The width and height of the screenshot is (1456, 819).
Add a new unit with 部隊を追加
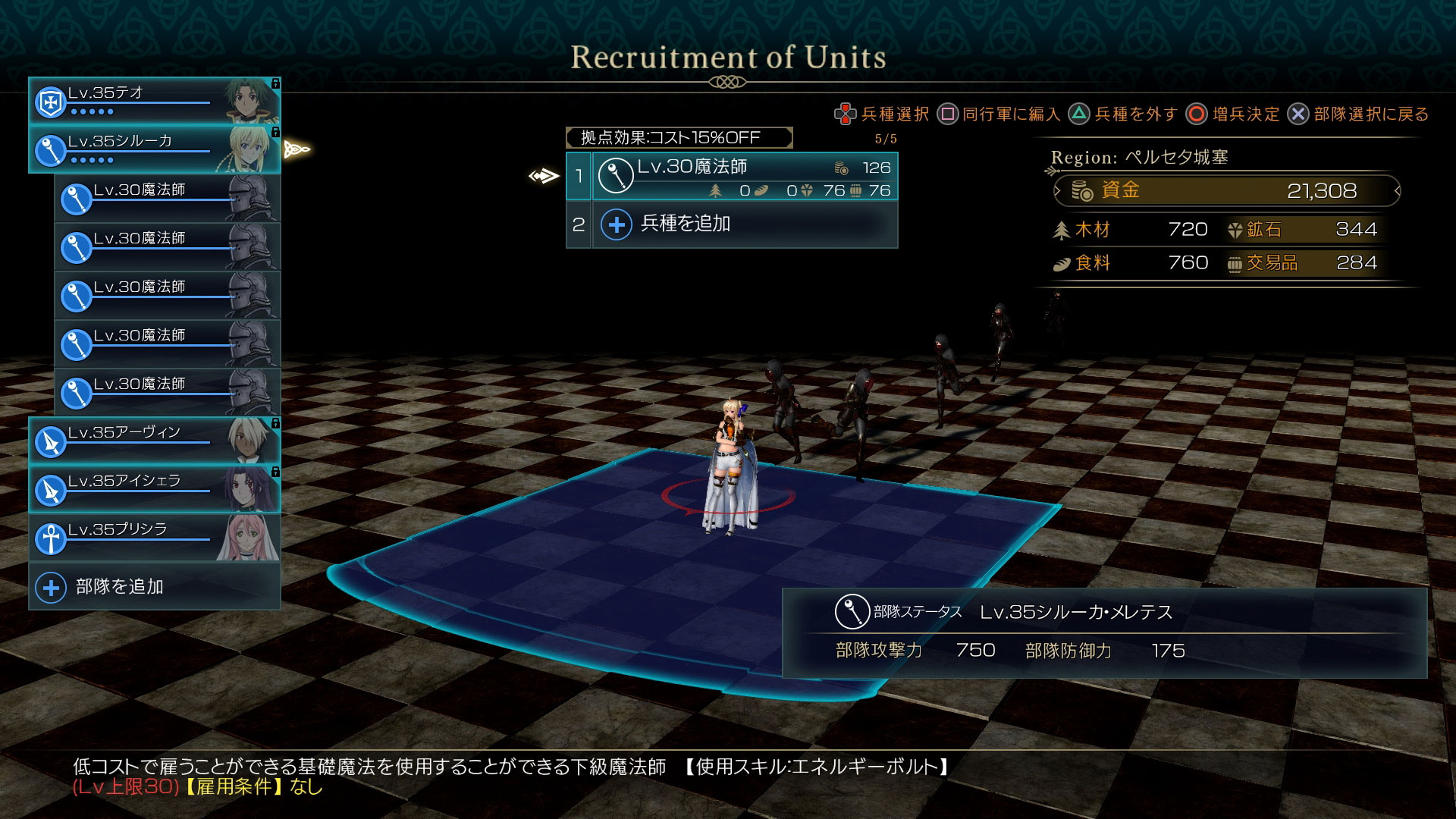tap(154, 586)
